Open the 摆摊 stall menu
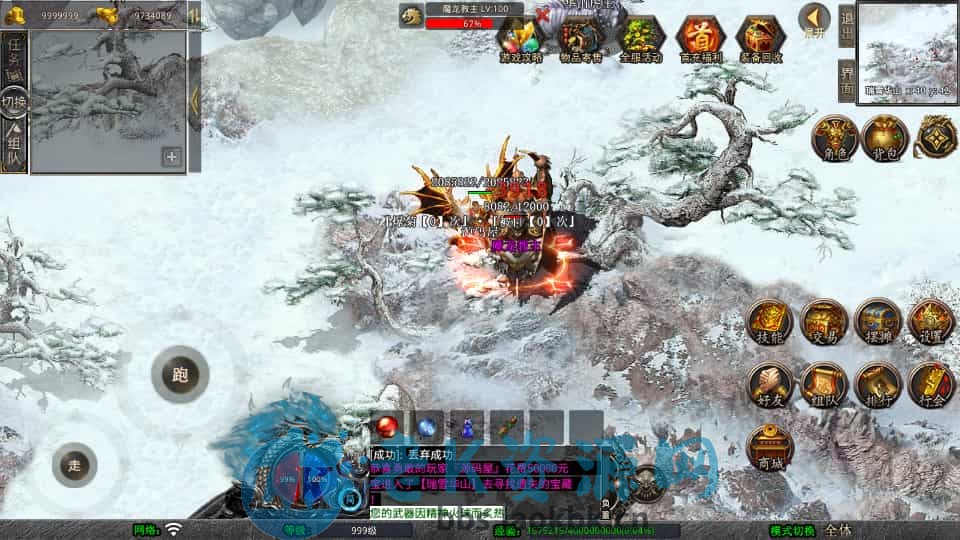The height and width of the screenshot is (540, 960). (x=878, y=322)
